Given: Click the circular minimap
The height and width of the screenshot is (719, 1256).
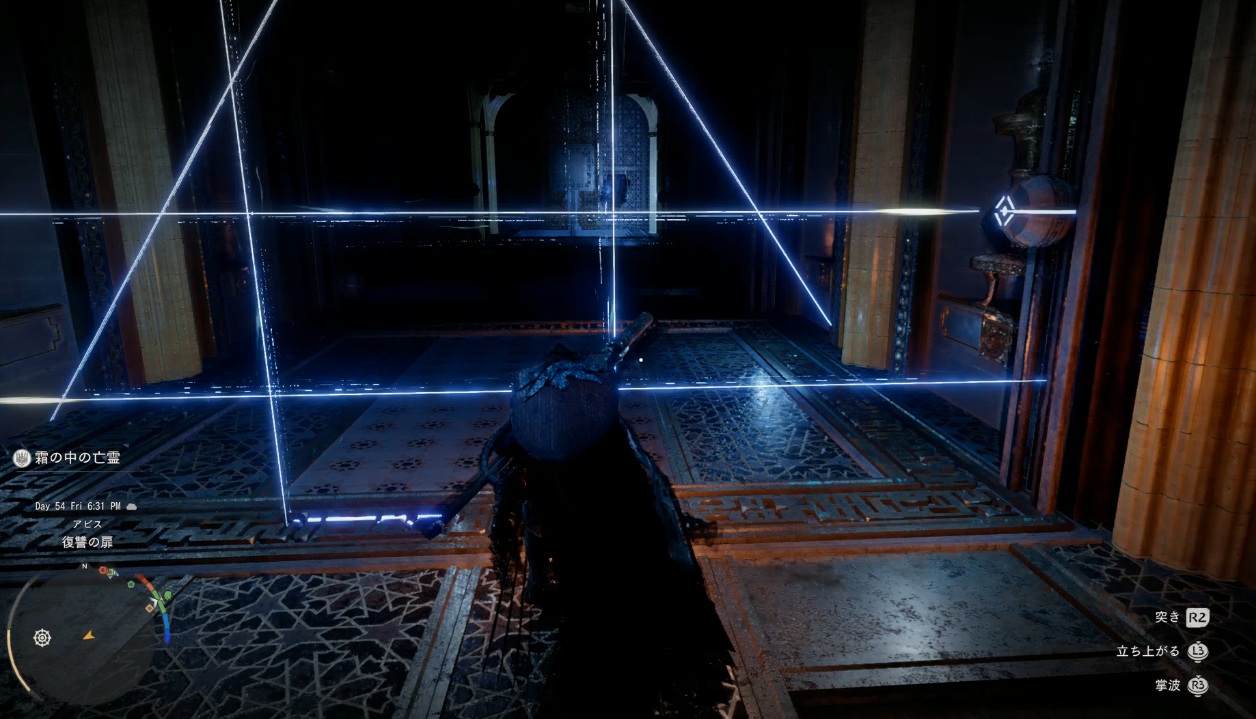Looking at the screenshot, I should [x=88, y=631].
